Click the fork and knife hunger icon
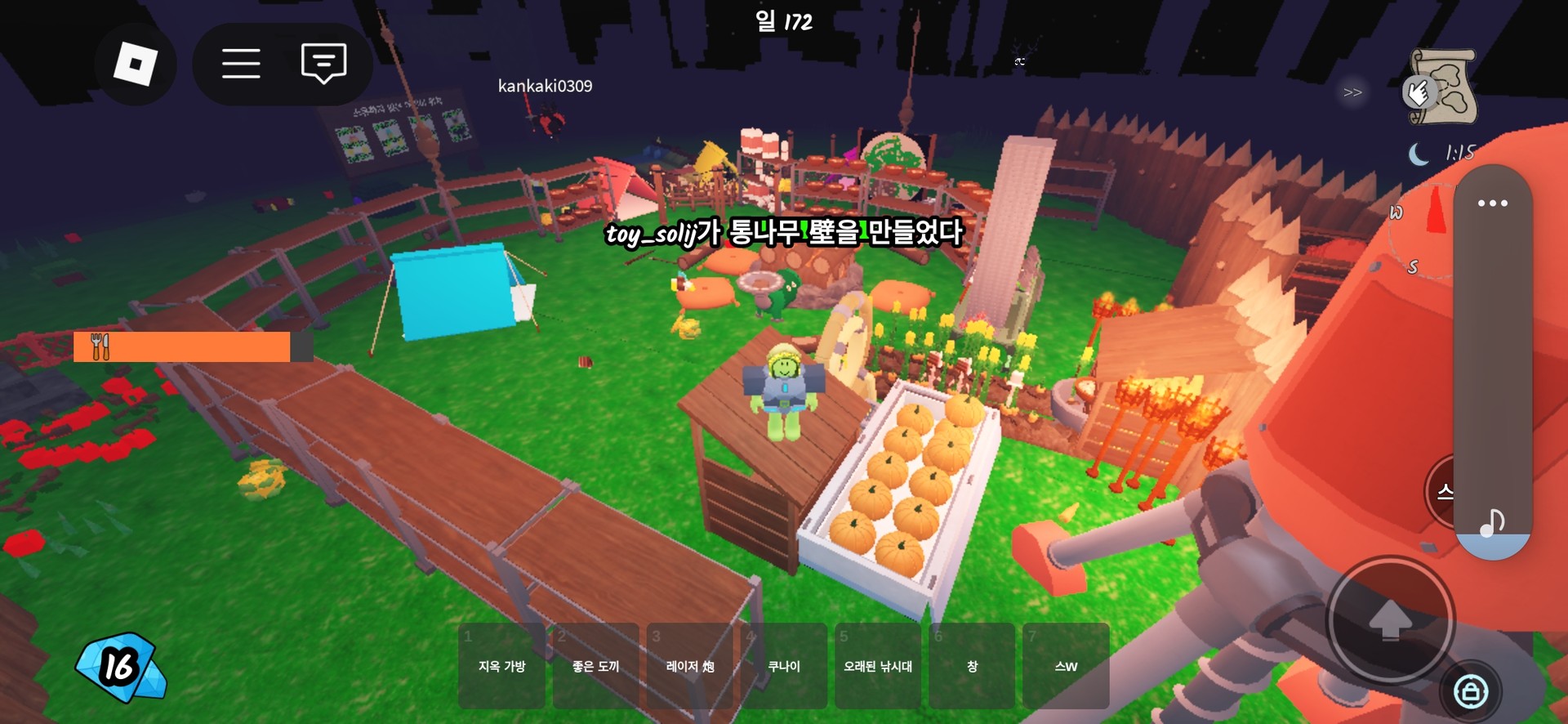This screenshot has width=1568, height=724. coord(100,346)
